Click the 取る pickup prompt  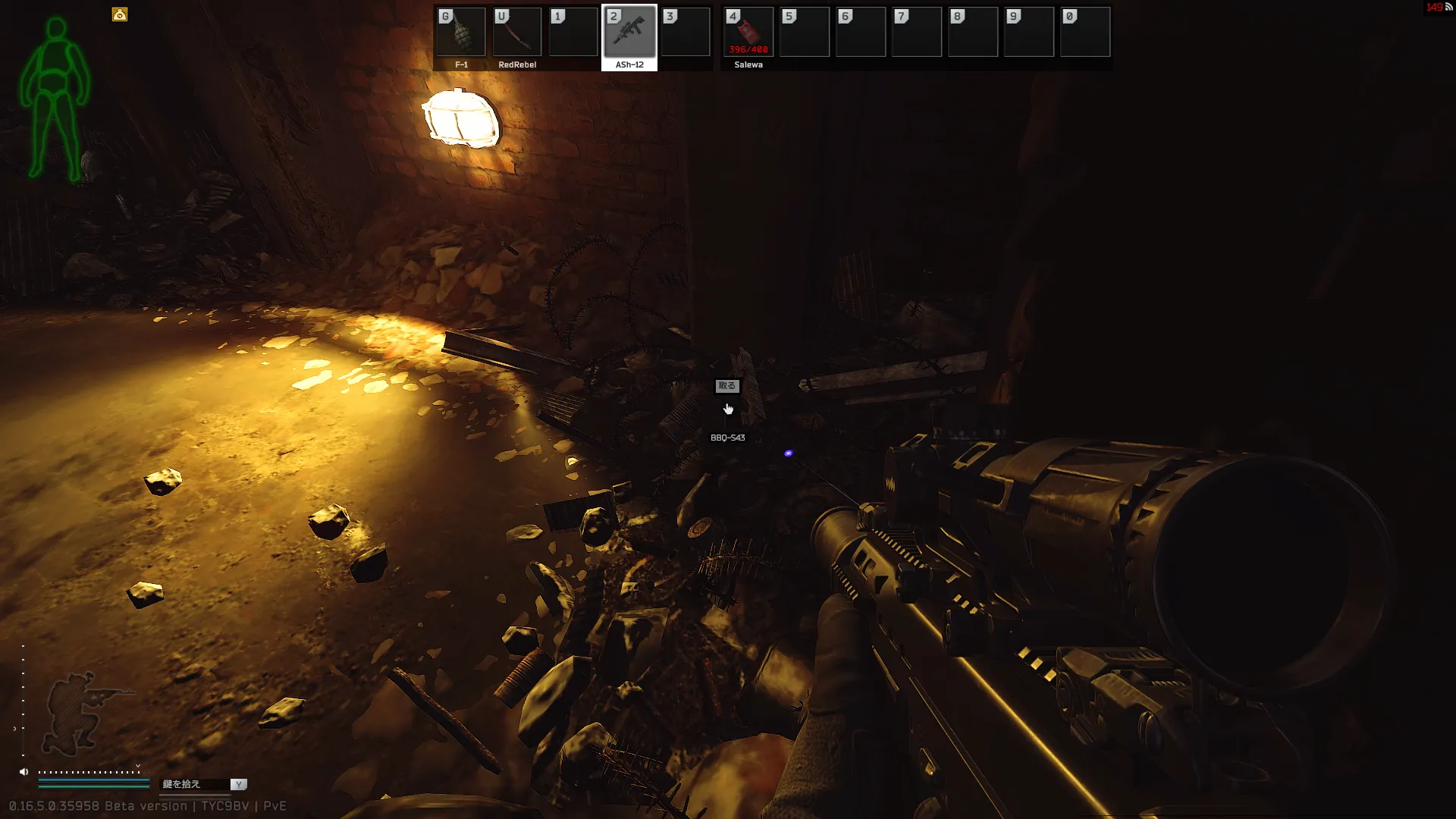(x=726, y=386)
